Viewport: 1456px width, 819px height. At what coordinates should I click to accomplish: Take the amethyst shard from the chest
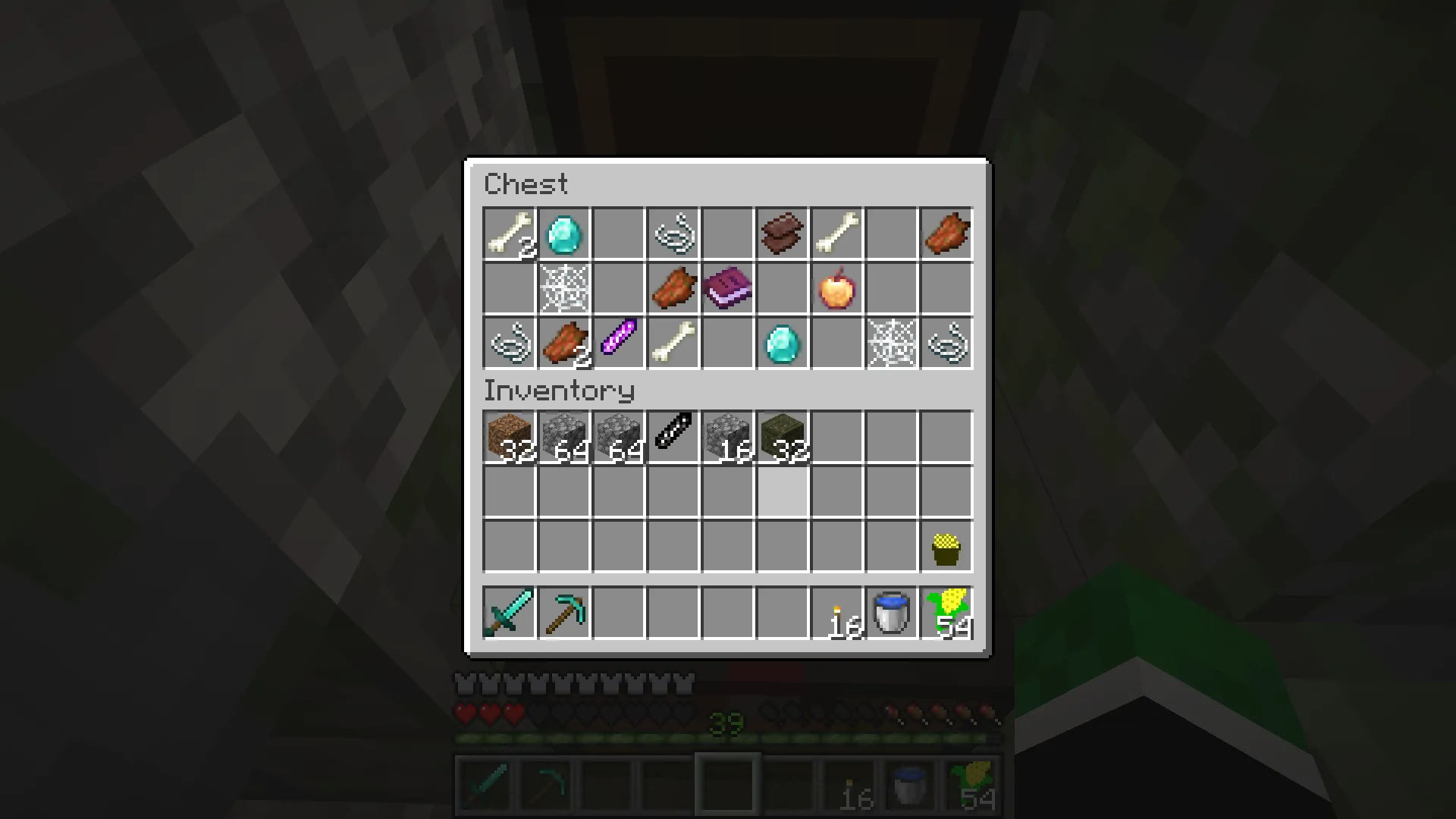[x=618, y=342]
